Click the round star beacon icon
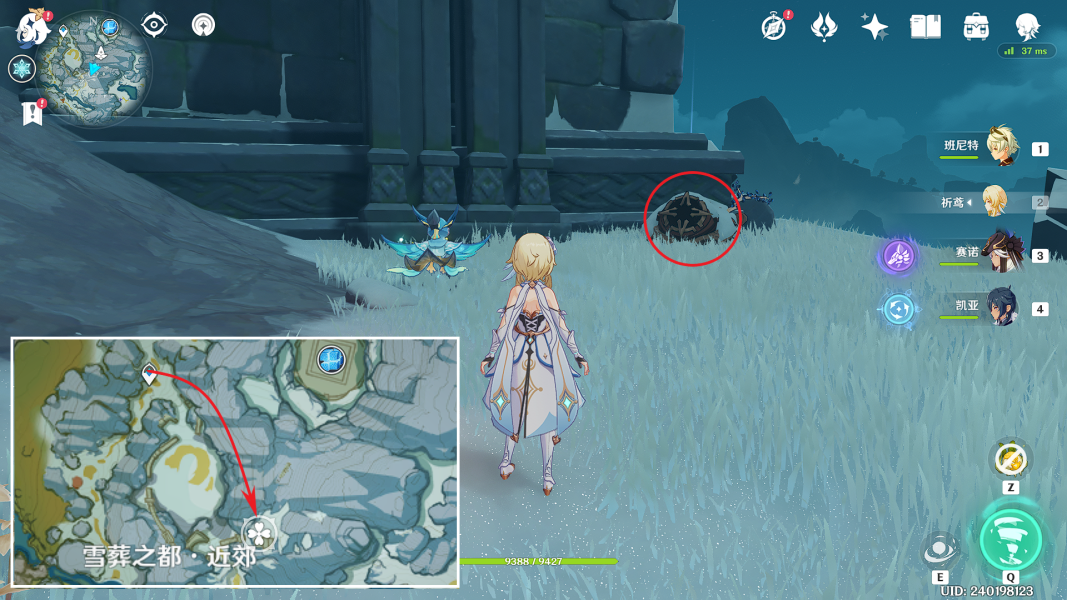This screenshot has height=600, width=1067. [204, 25]
